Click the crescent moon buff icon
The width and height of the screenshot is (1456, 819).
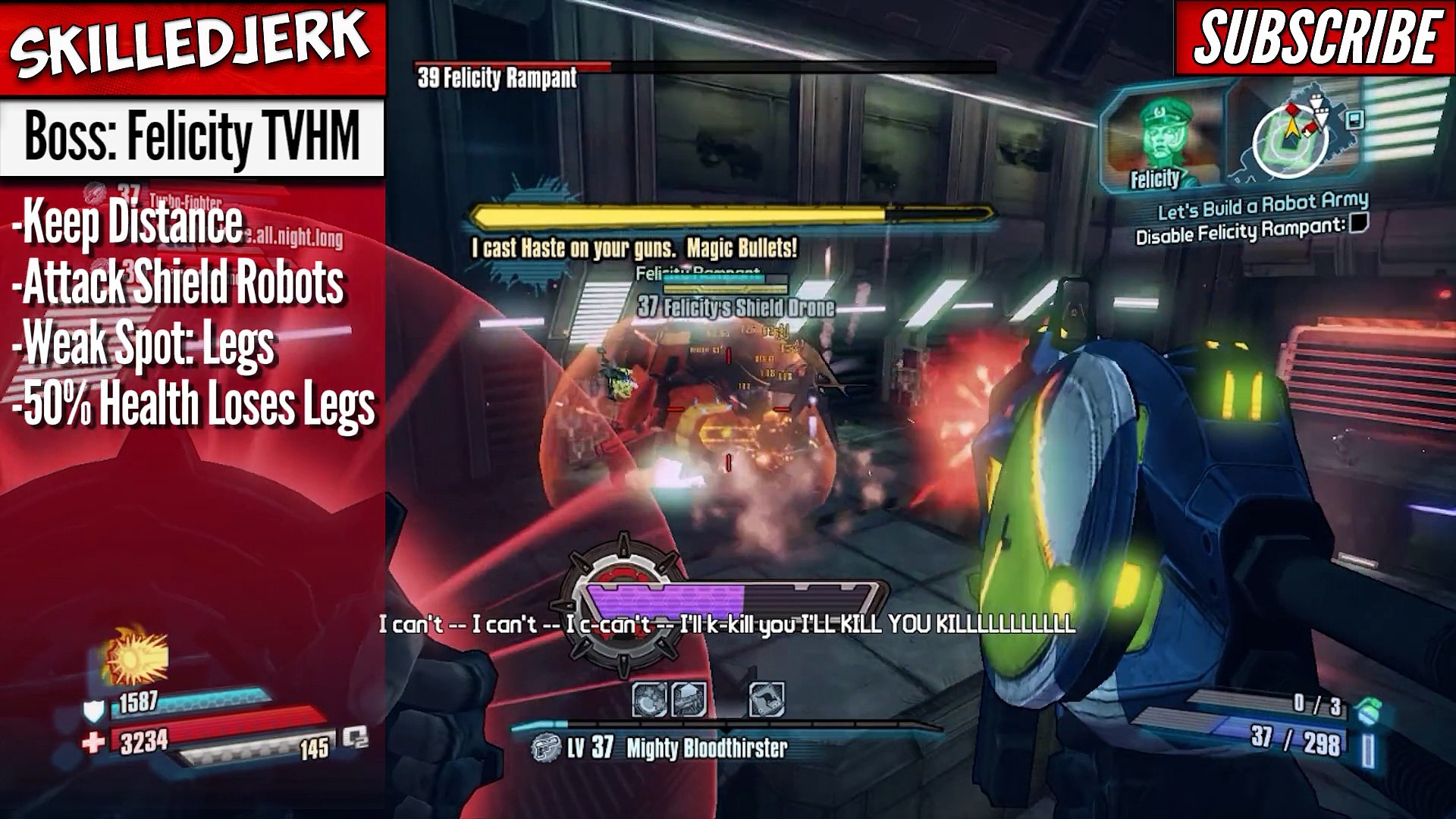[x=649, y=699]
